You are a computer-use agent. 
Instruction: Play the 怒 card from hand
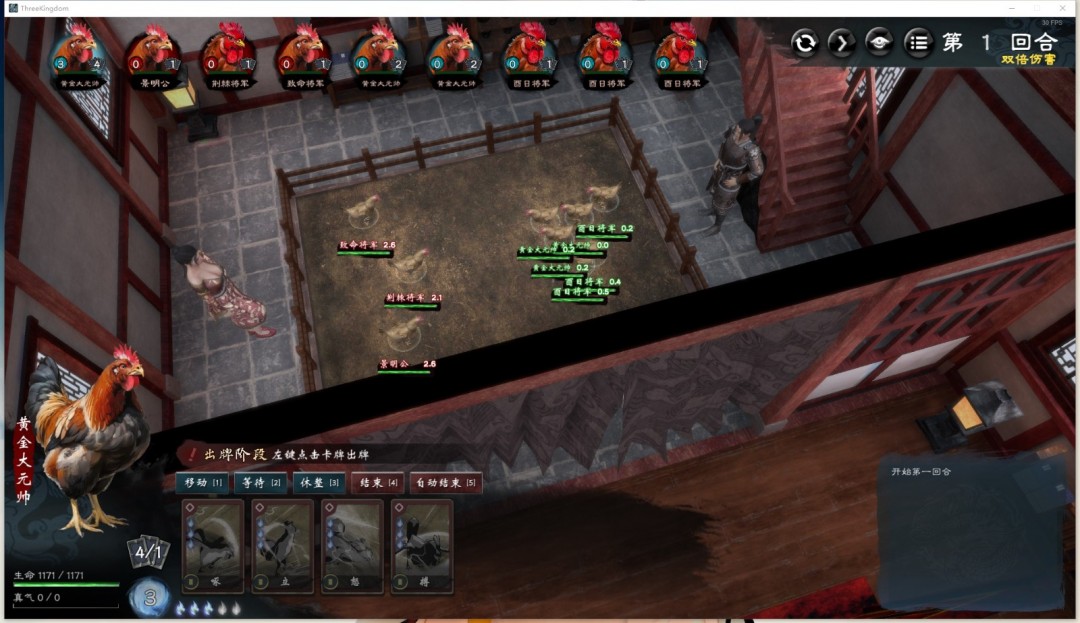click(352, 546)
